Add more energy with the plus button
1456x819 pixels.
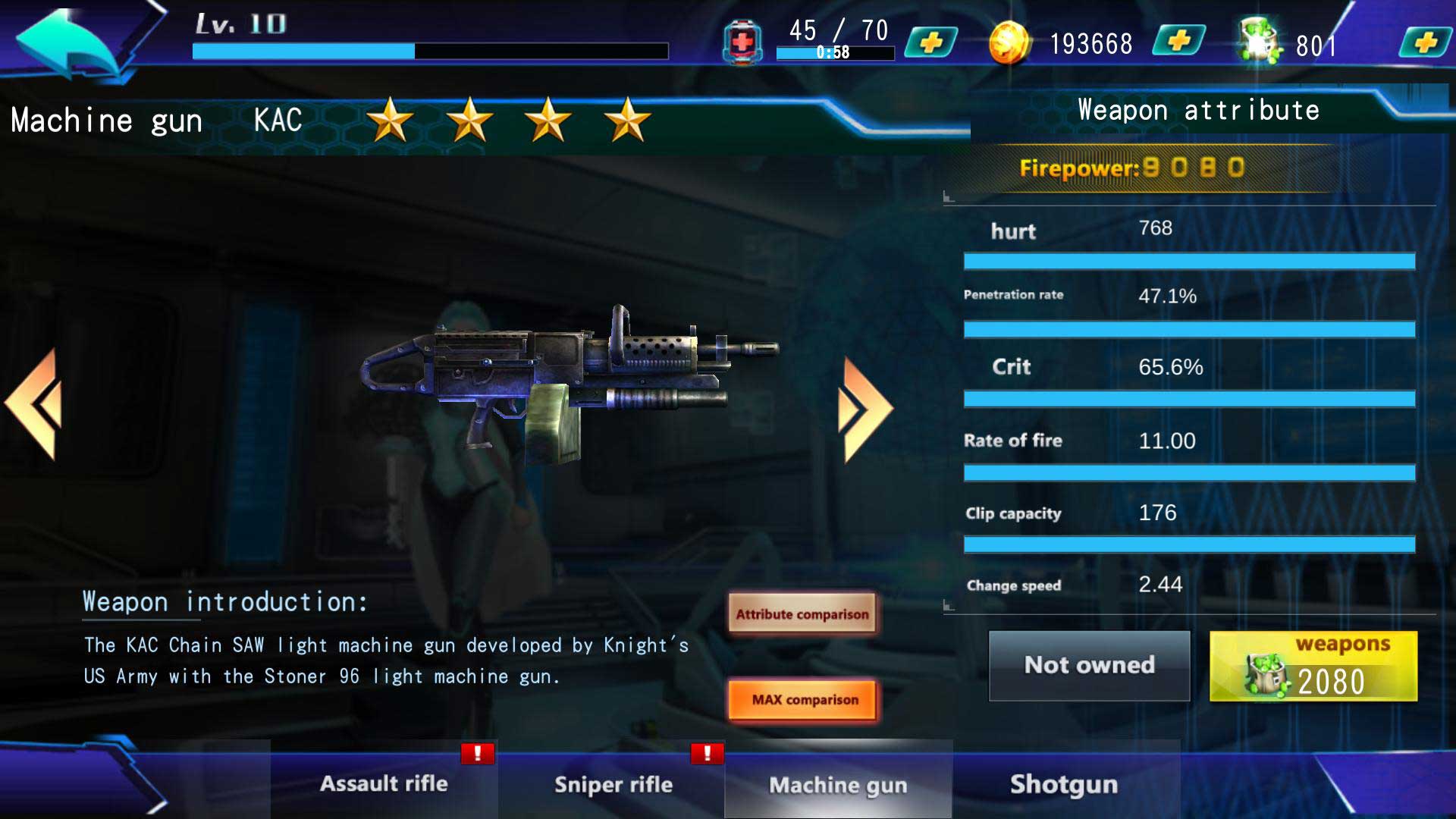click(x=931, y=42)
